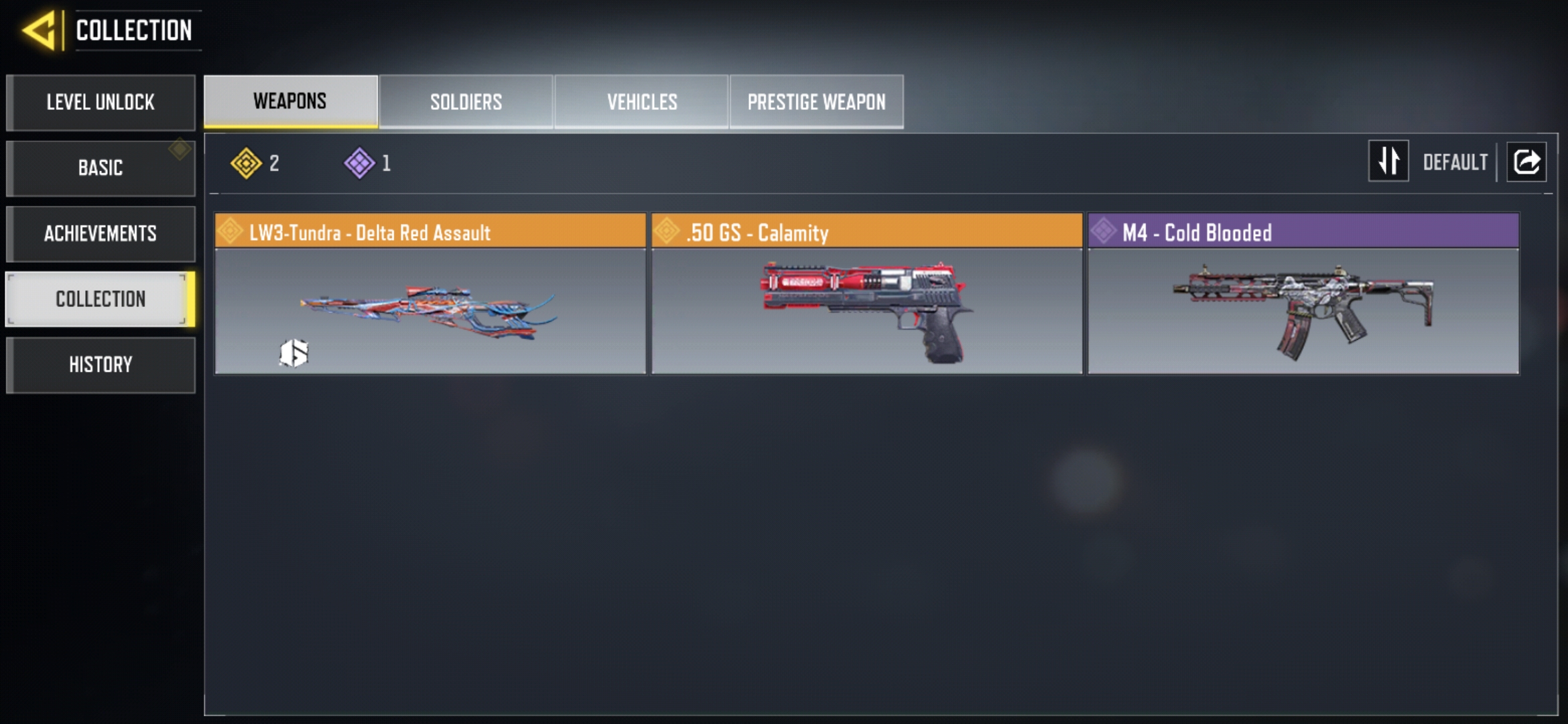Viewport: 1568px width, 724px height.
Task: Choose the .50 GS Calamity pistol card
Action: pyautogui.click(x=866, y=294)
